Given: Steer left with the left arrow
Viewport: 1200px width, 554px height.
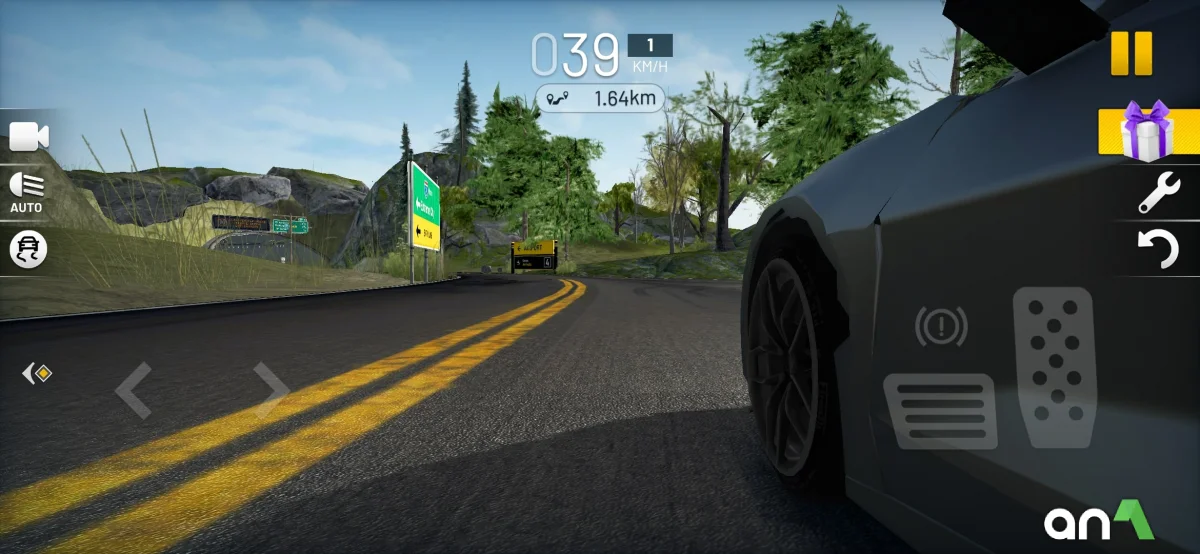Looking at the screenshot, I should click(x=133, y=390).
